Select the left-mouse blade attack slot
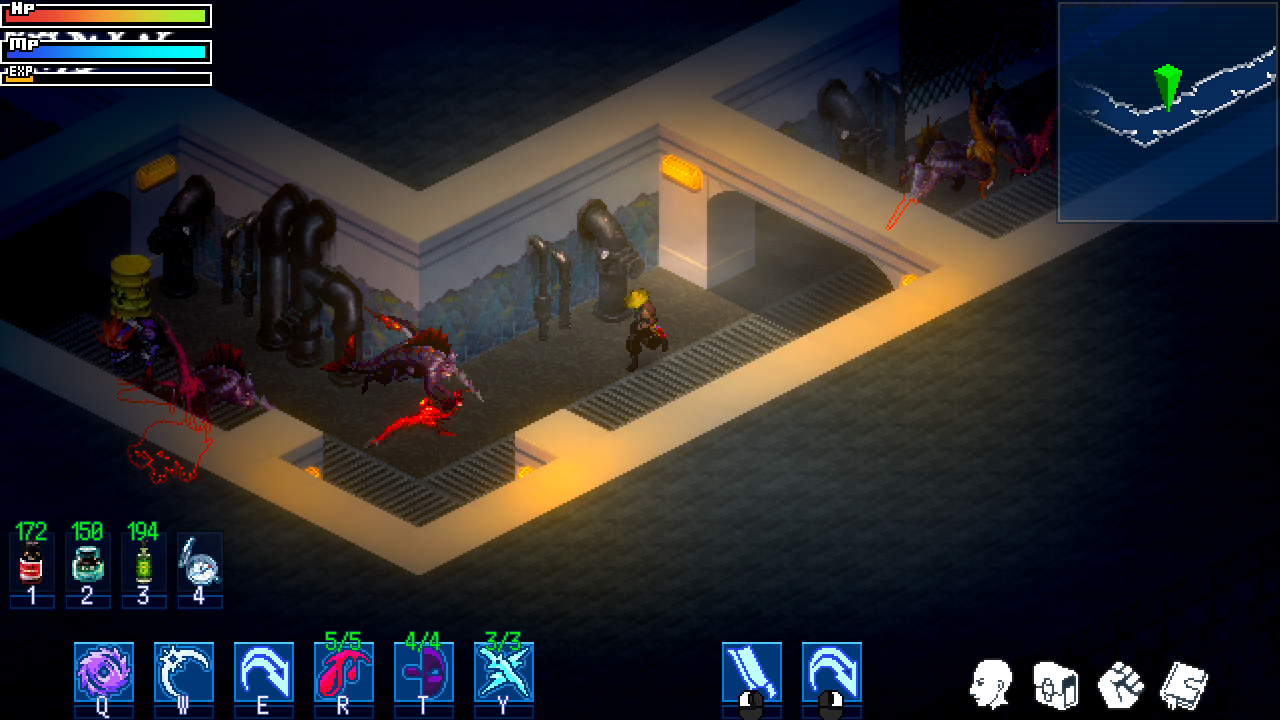Screen dimensions: 1280x720 [x=751, y=671]
